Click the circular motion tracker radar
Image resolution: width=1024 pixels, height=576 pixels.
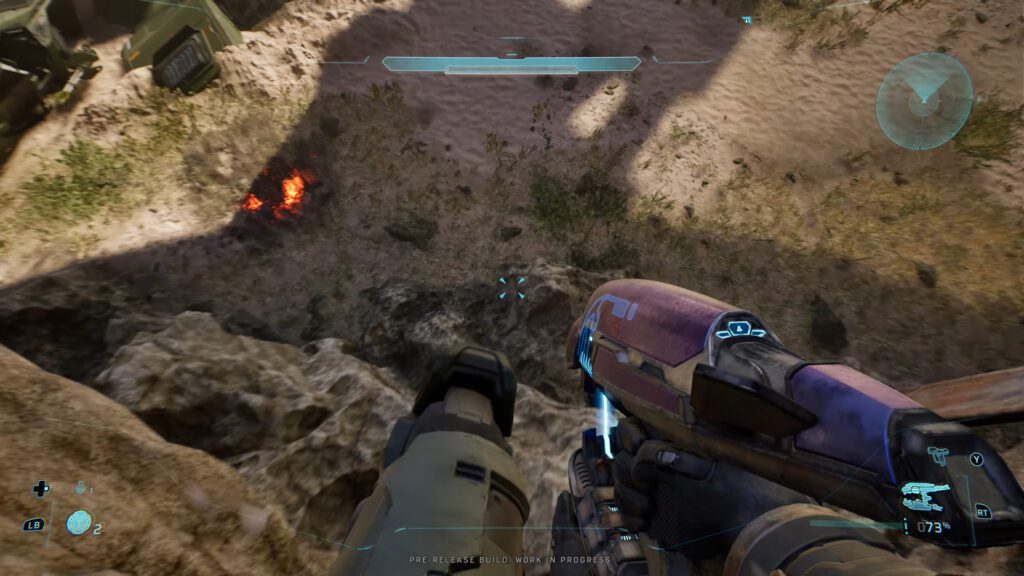pyautogui.click(x=924, y=101)
